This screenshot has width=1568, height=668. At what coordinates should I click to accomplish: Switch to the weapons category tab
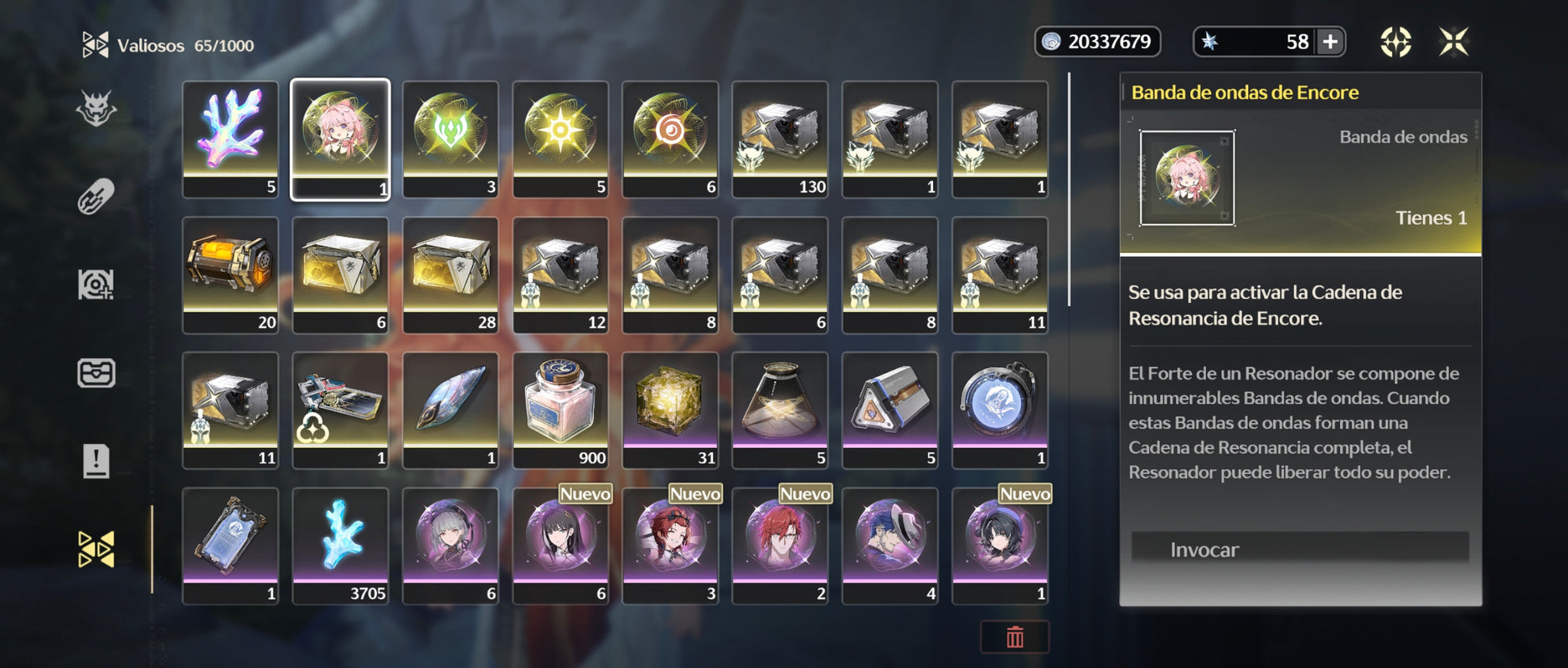pyautogui.click(x=96, y=197)
